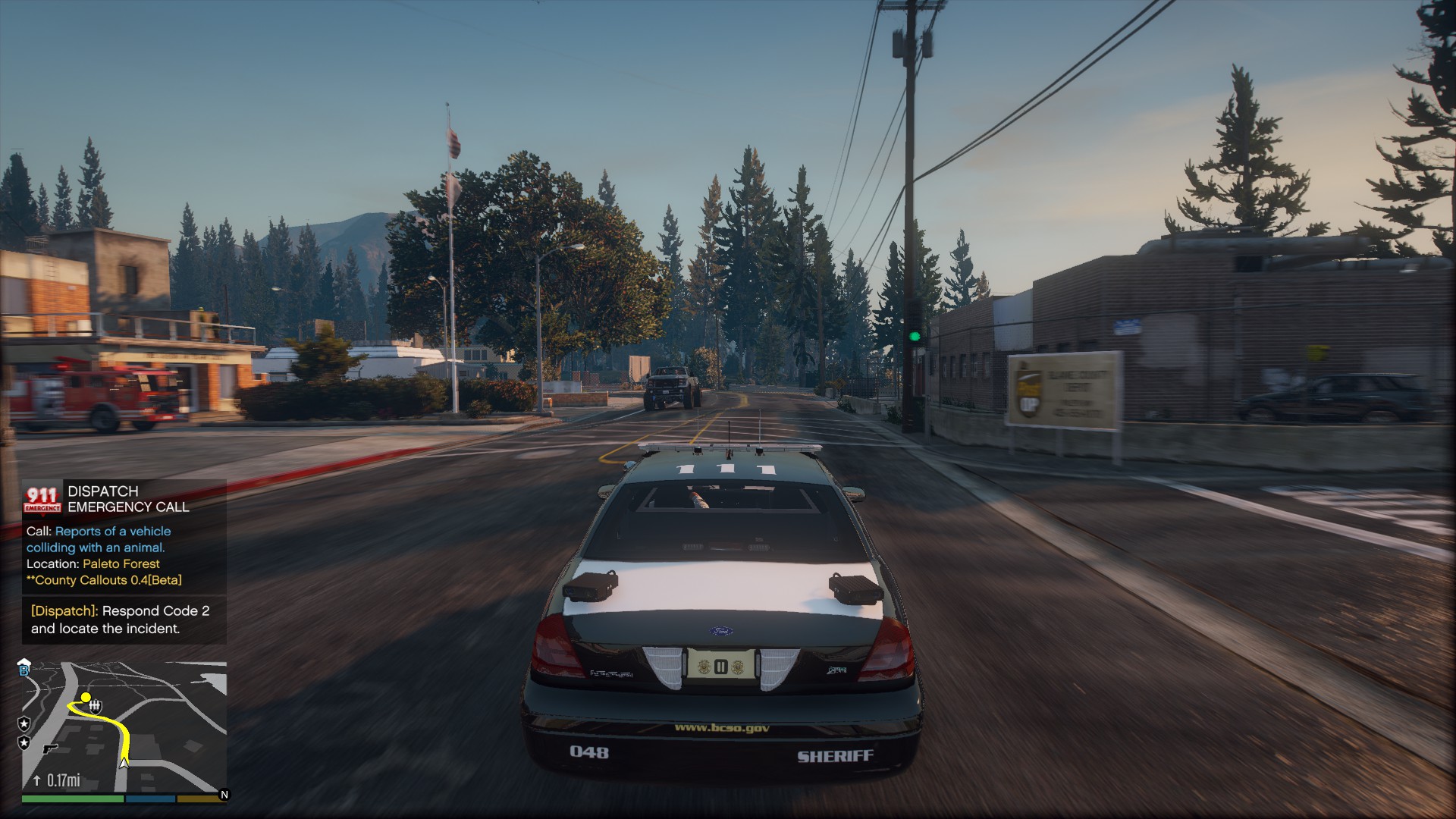Click the jail bars shield marker

pos(96,707)
